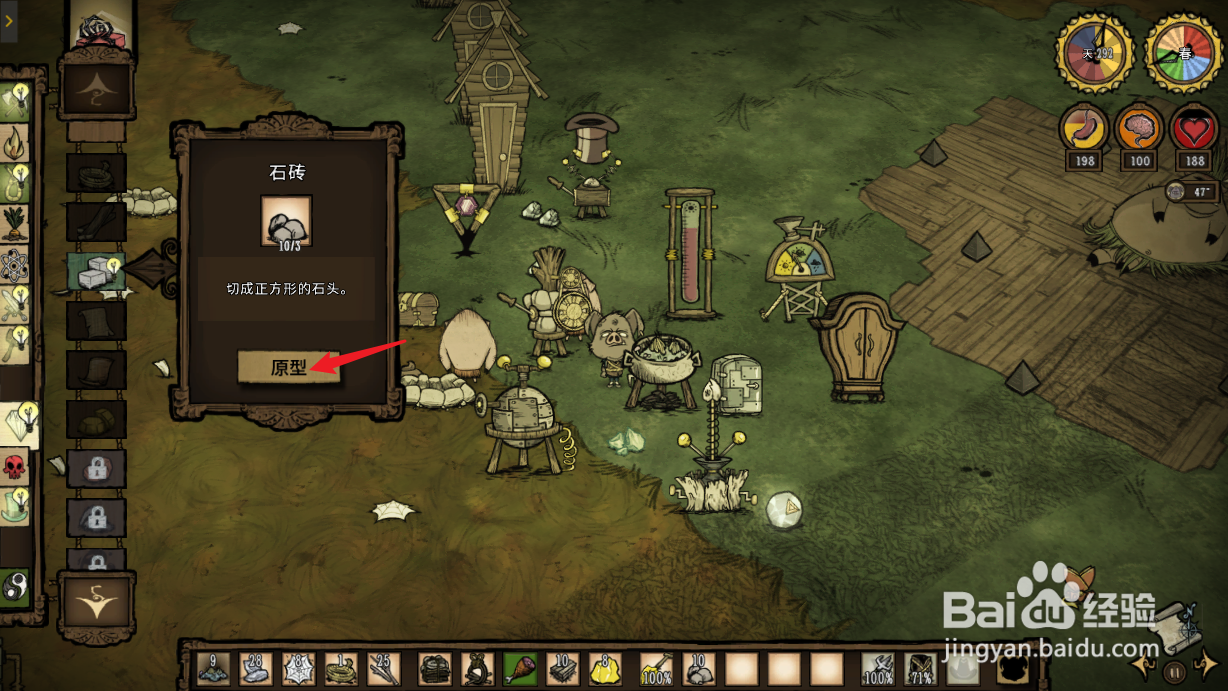
Task: Open the science atom crafting tab
Action: 16,265
